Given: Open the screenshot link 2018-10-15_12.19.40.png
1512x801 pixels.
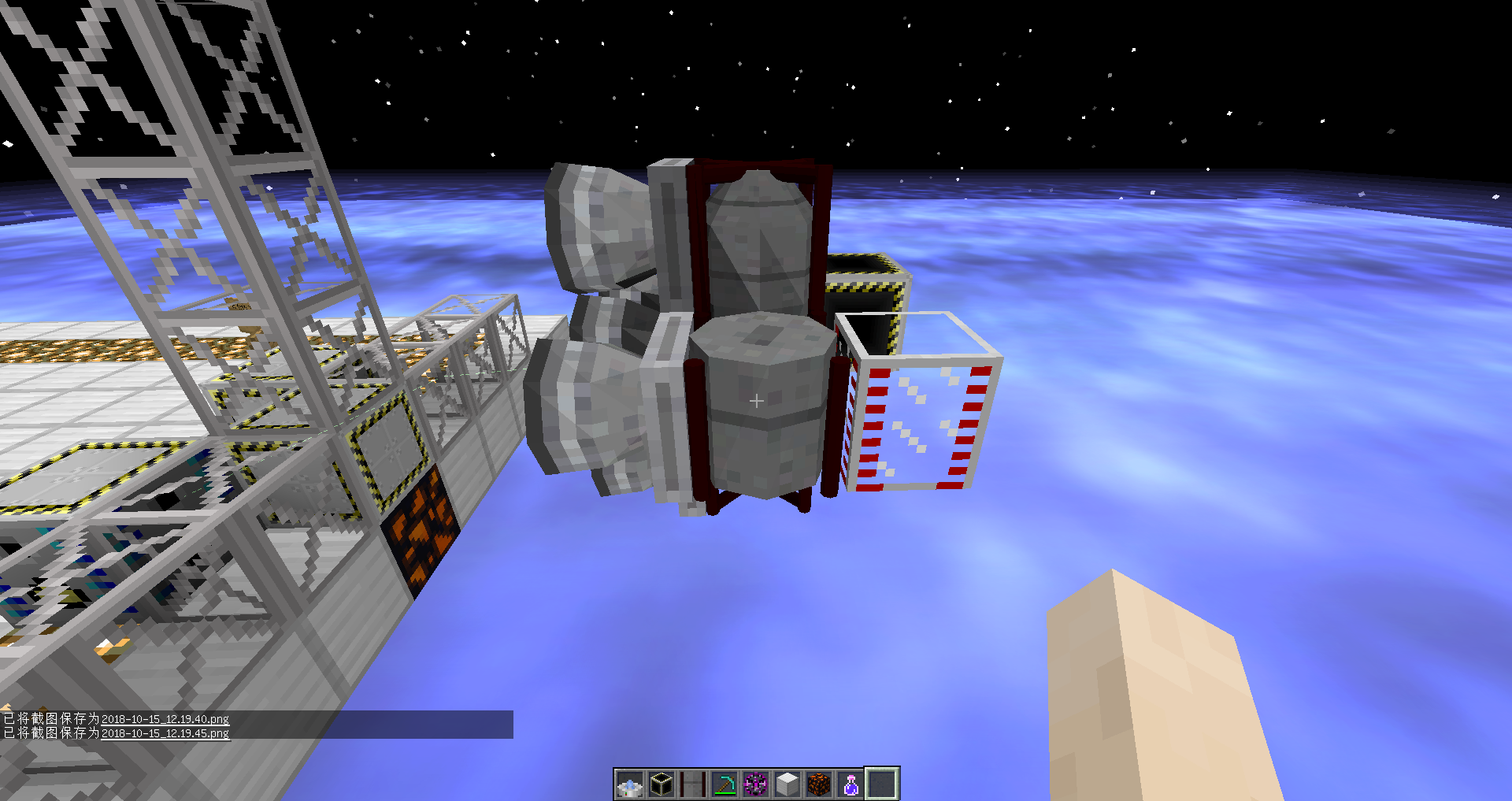Looking at the screenshot, I should tap(166, 719).
